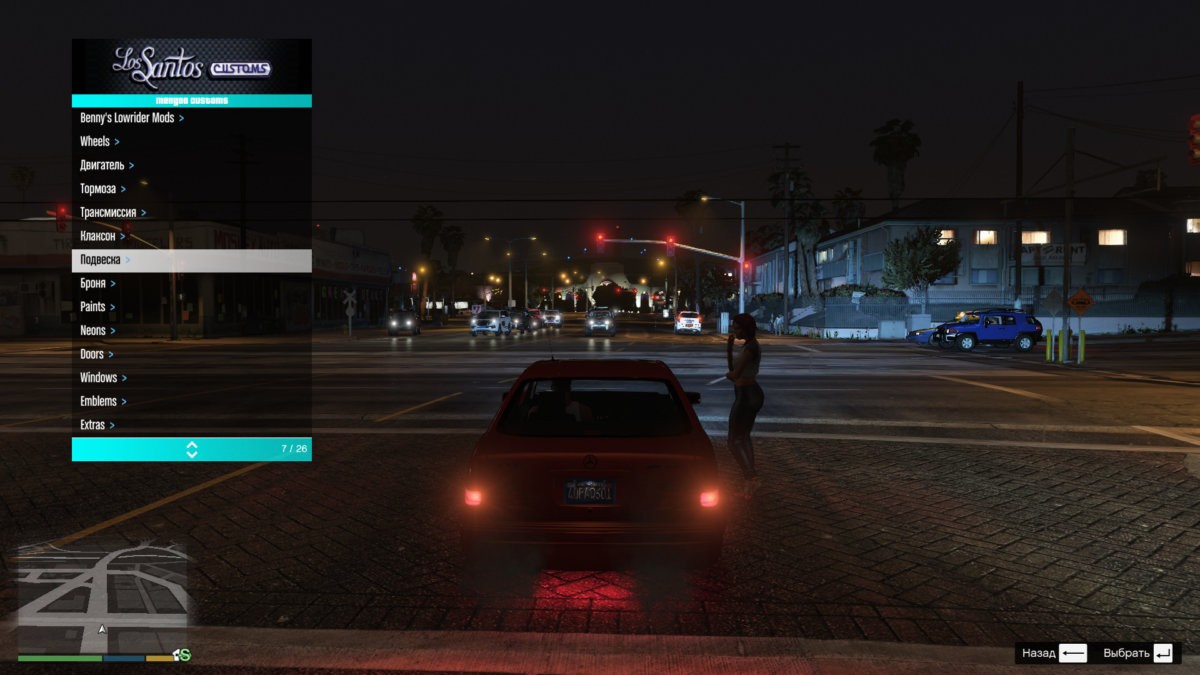Click the menu's up/down scroll arrows

click(192, 450)
